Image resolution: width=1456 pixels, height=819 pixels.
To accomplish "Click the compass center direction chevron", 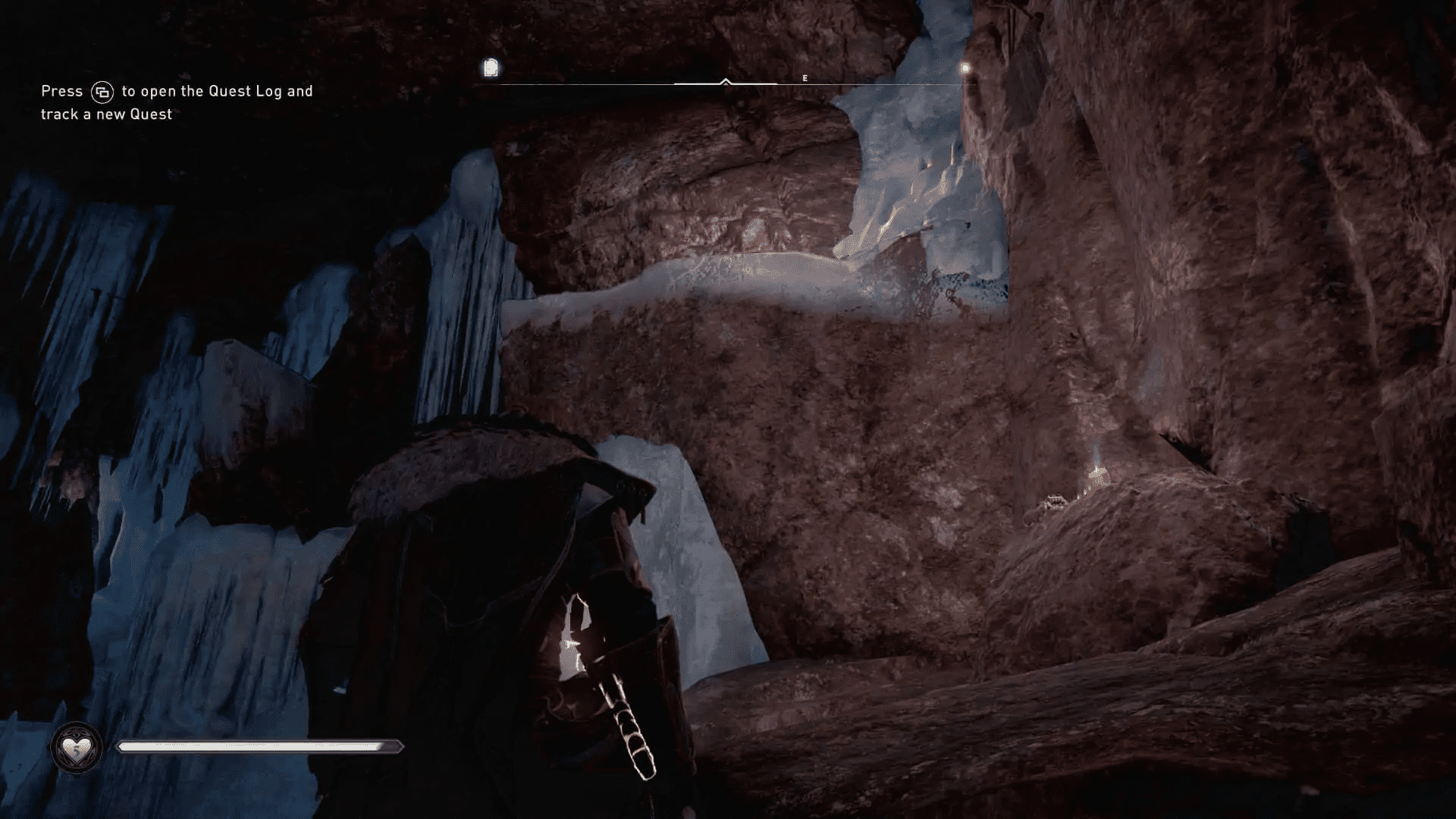I will [x=726, y=80].
